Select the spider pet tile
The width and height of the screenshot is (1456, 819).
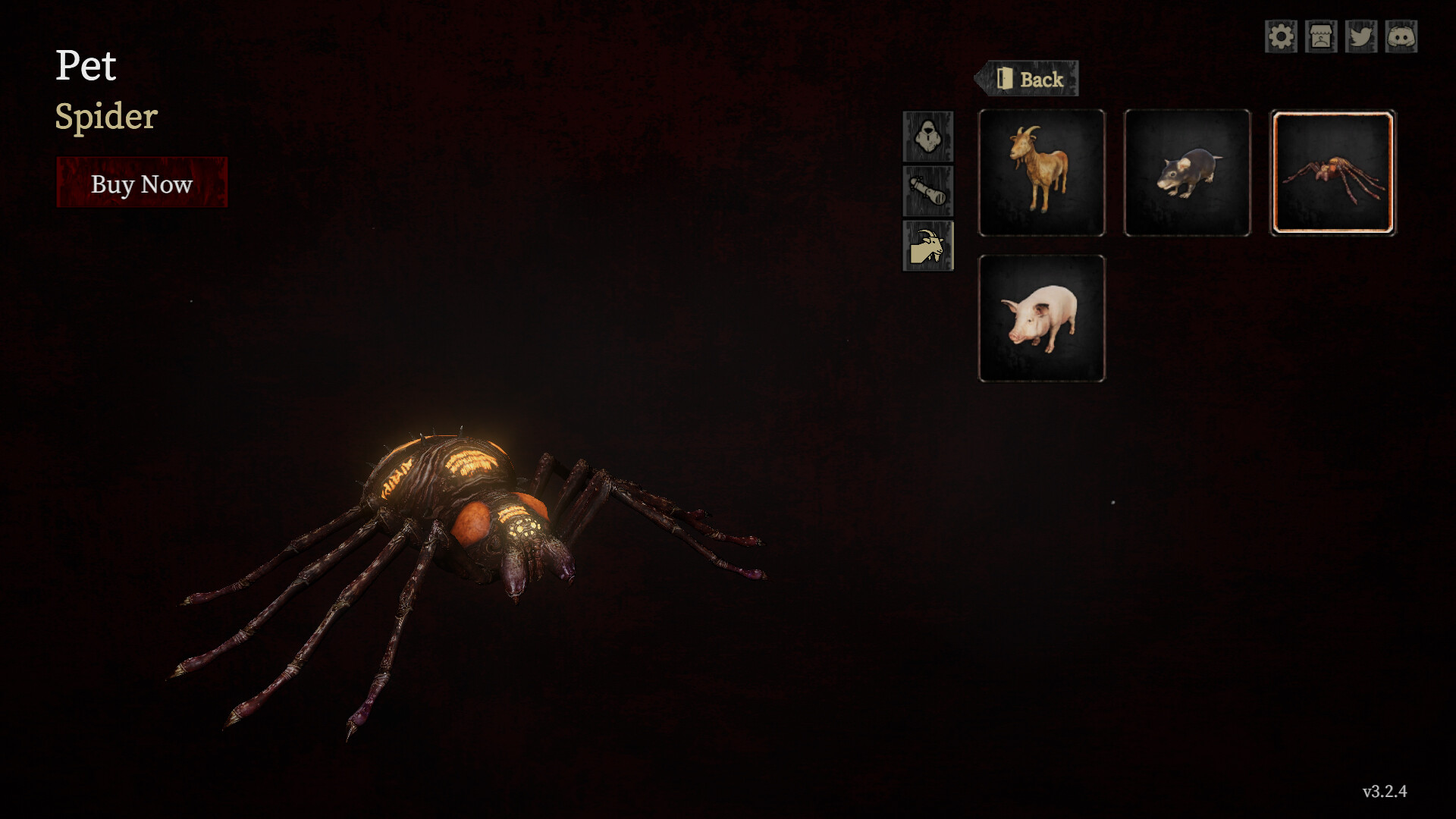click(1332, 173)
